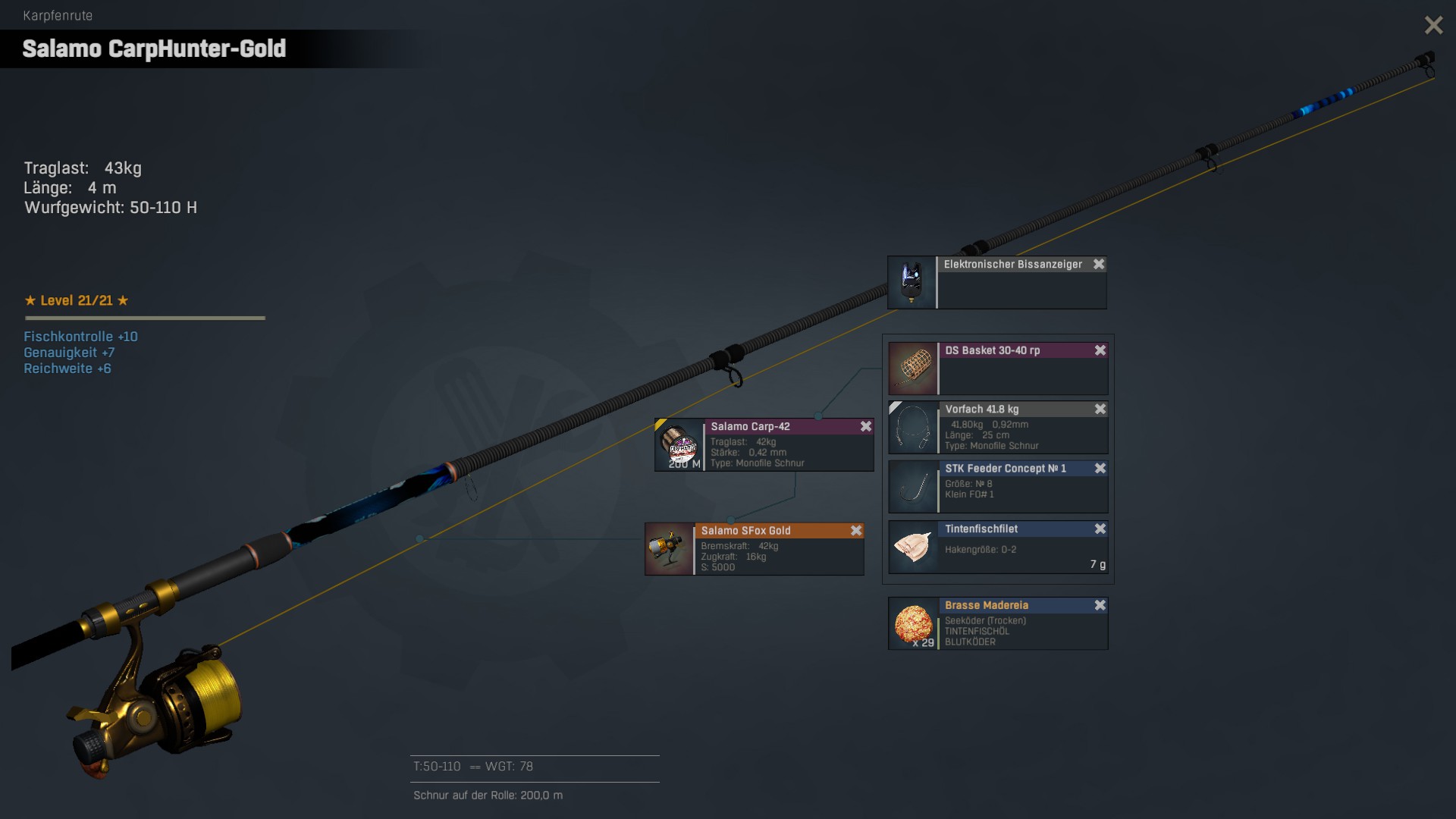The height and width of the screenshot is (819, 1456).
Task: Open the Brasse Madereia groundbait slot
Action: click(x=914, y=623)
